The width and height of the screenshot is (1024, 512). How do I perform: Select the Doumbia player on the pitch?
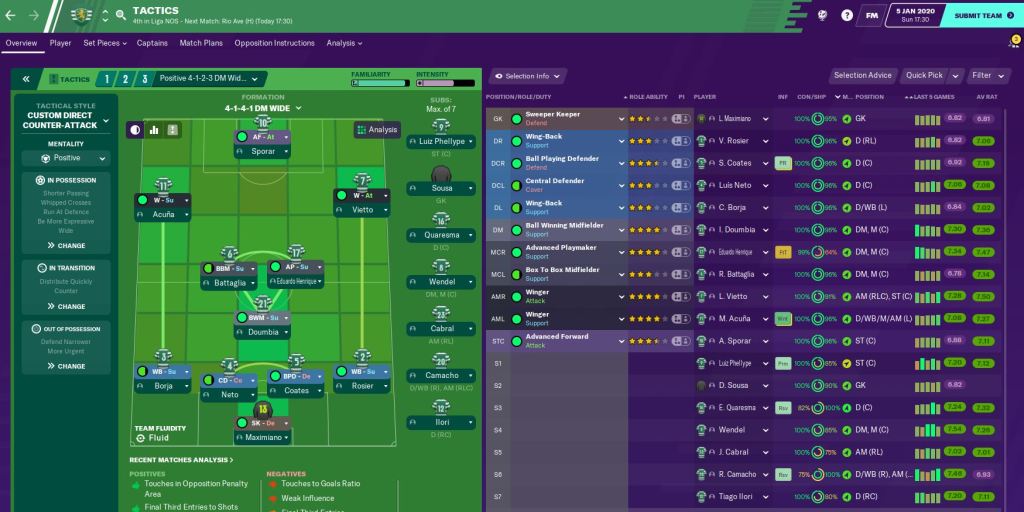tap(263, 331)
